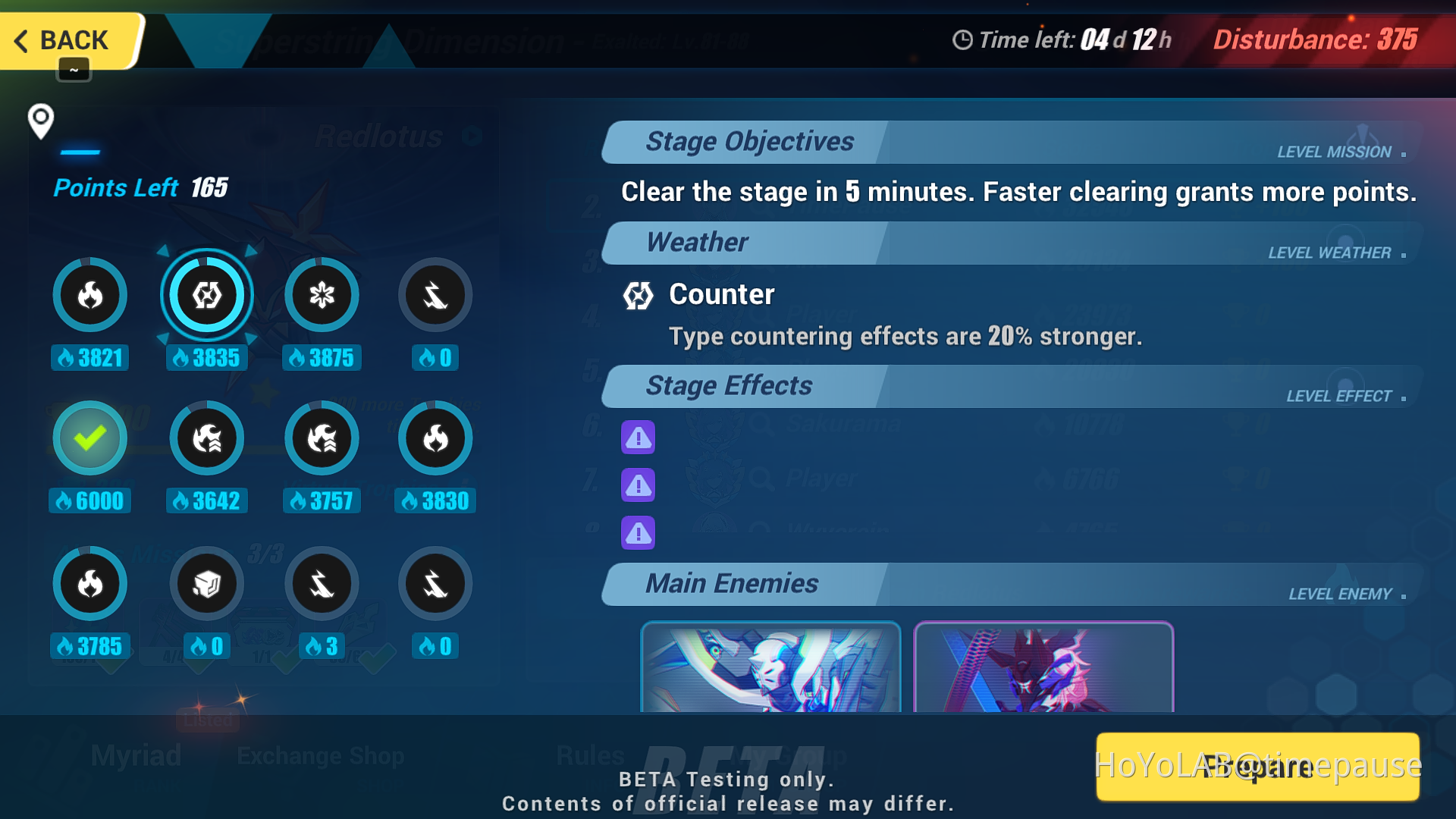The image size is (1456, 819).
Task: Switch to the Exchange Shop tab
Action: [x=321, y=755]
